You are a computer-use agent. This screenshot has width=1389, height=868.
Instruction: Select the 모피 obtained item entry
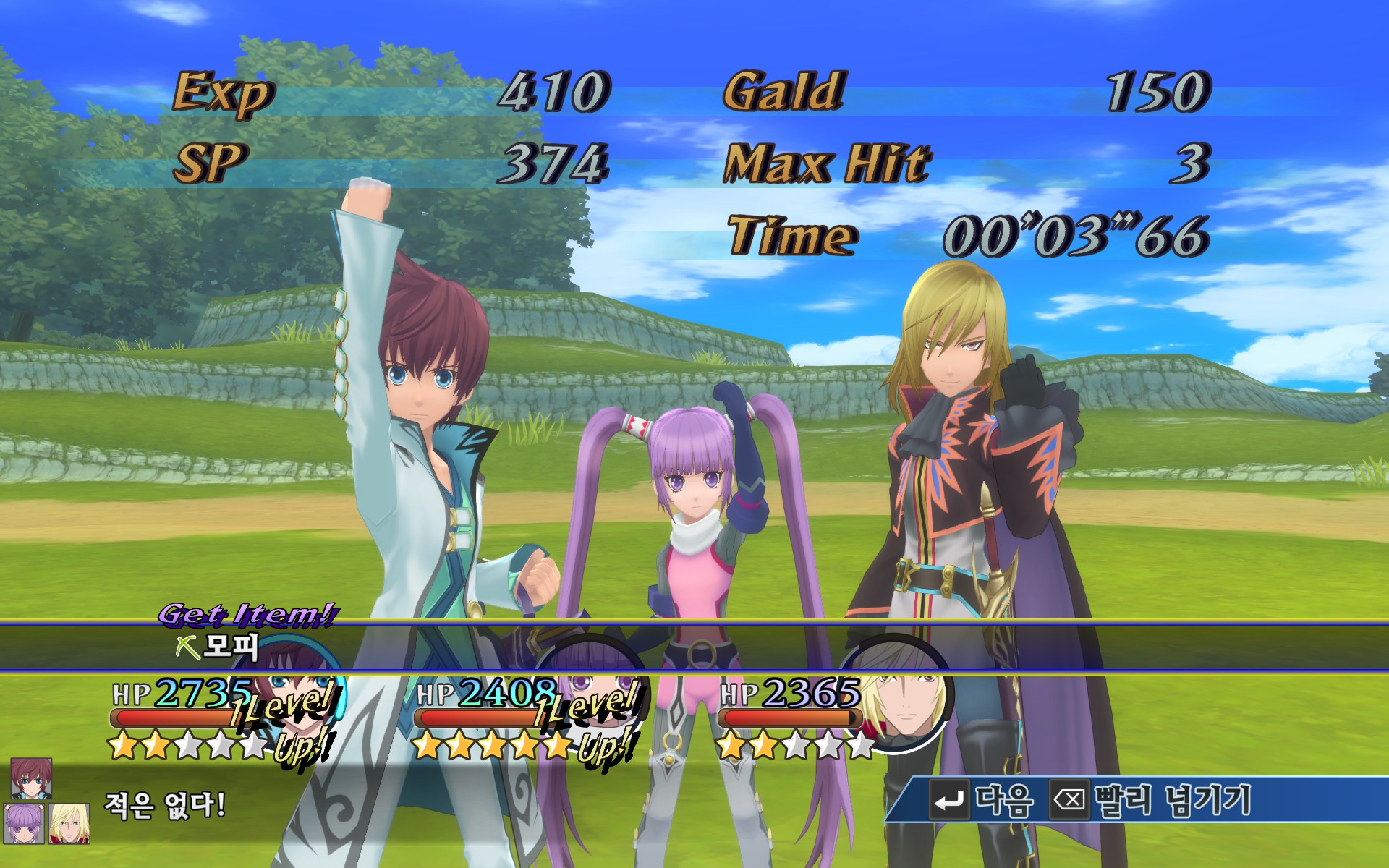(x=218, y=647)
